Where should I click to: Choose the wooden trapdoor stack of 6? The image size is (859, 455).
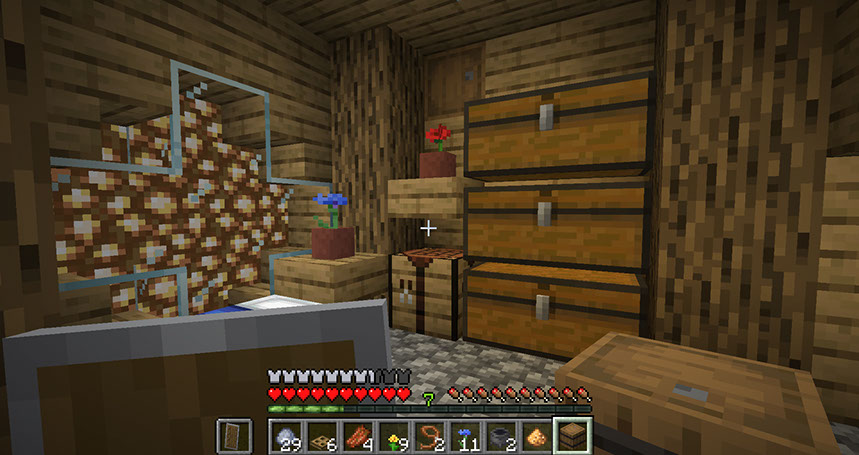click(320, 435)
